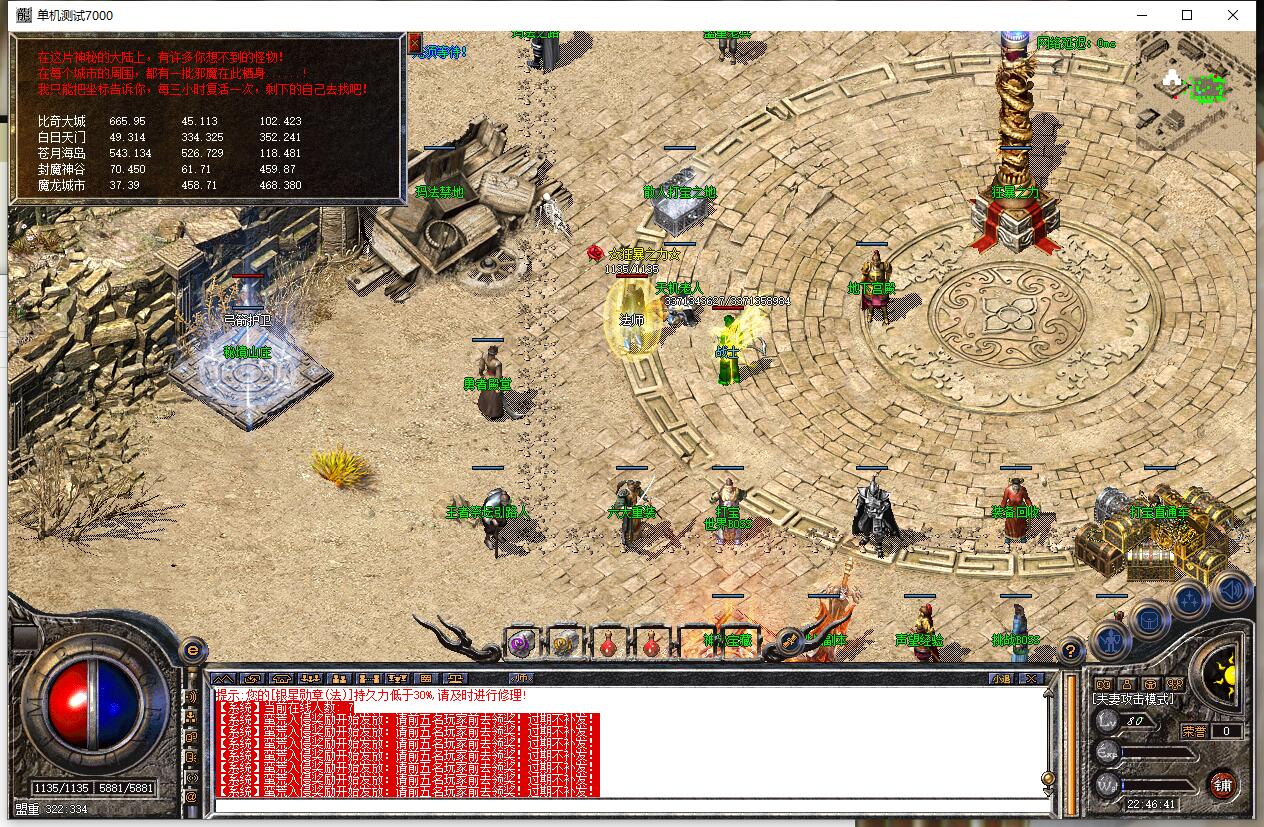Open the character silhouette panel button
The width and height of the screenshot is (1264, 827).
1109,636
